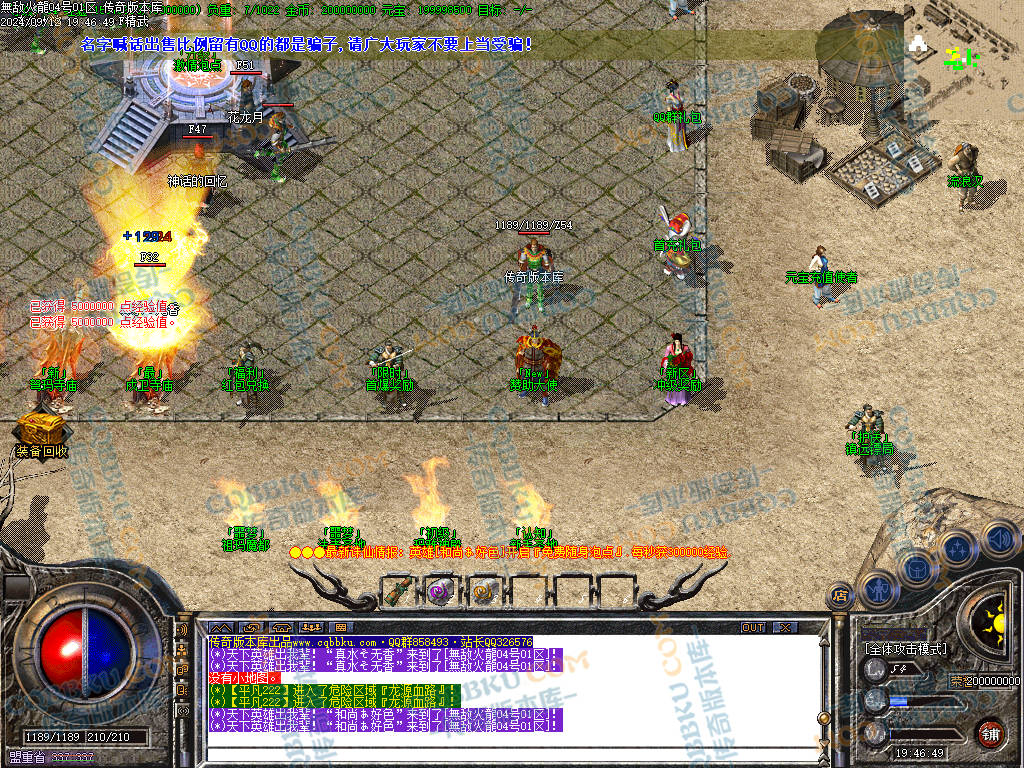Click the red 铺 stall button
This screenshot has height=768, width=1024.
point(990,733)
